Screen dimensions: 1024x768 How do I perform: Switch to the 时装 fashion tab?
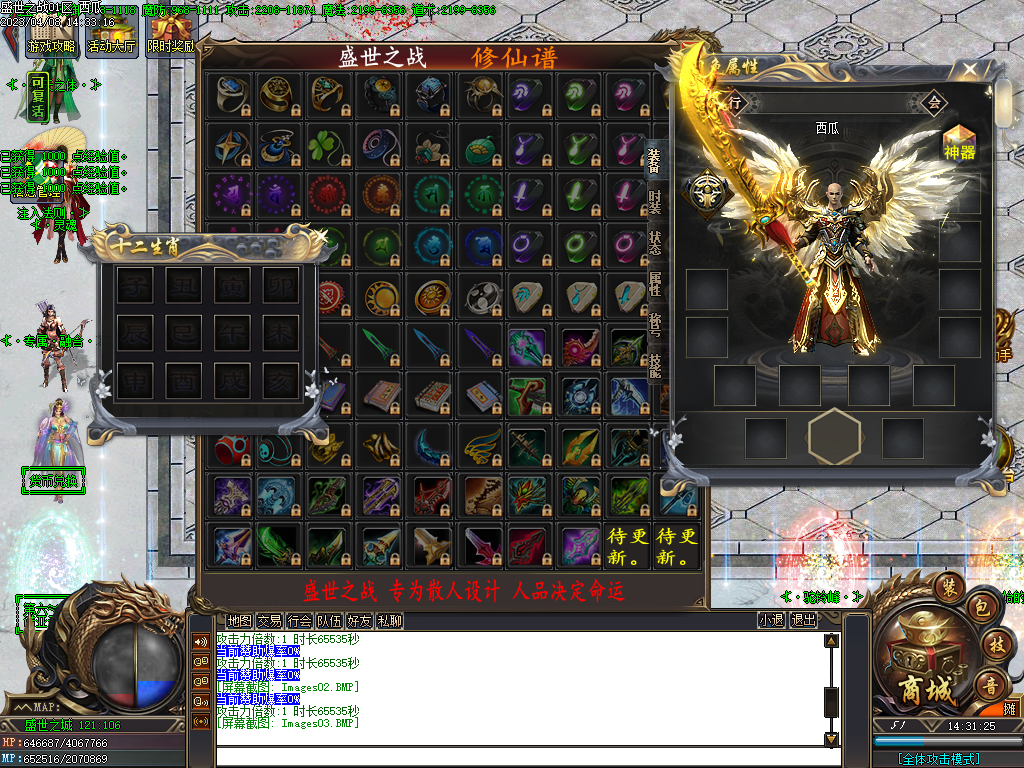(655, 202)
